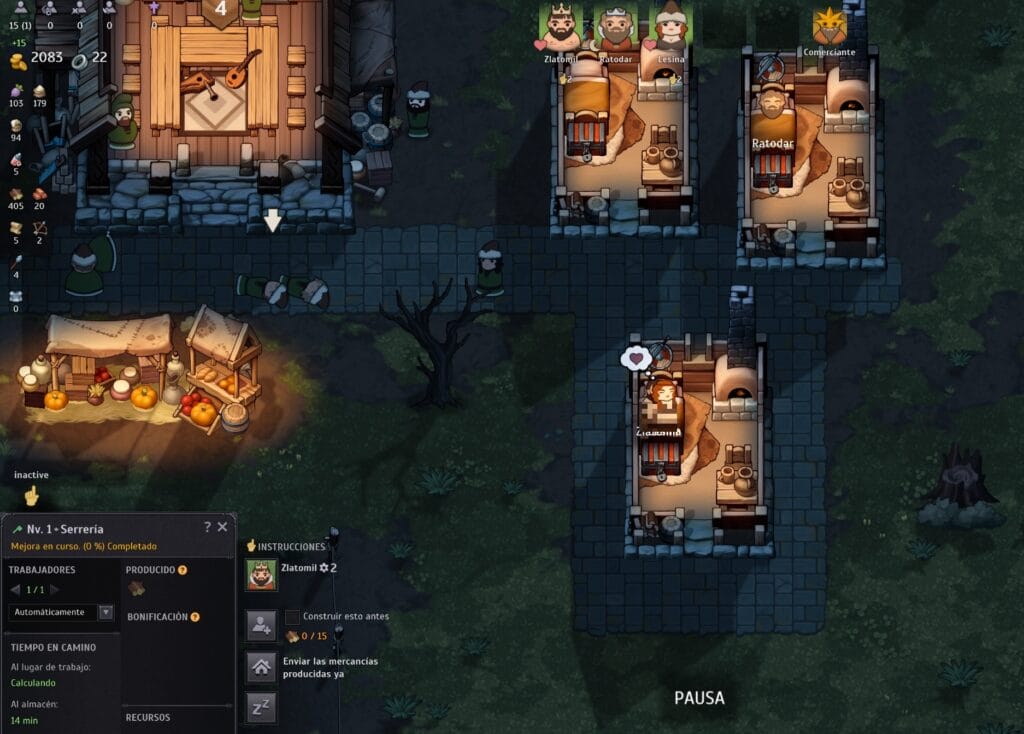This screenshot has height=734, width=1024.
Task: Click the gold coins resource icon
Action: (17, 61)
